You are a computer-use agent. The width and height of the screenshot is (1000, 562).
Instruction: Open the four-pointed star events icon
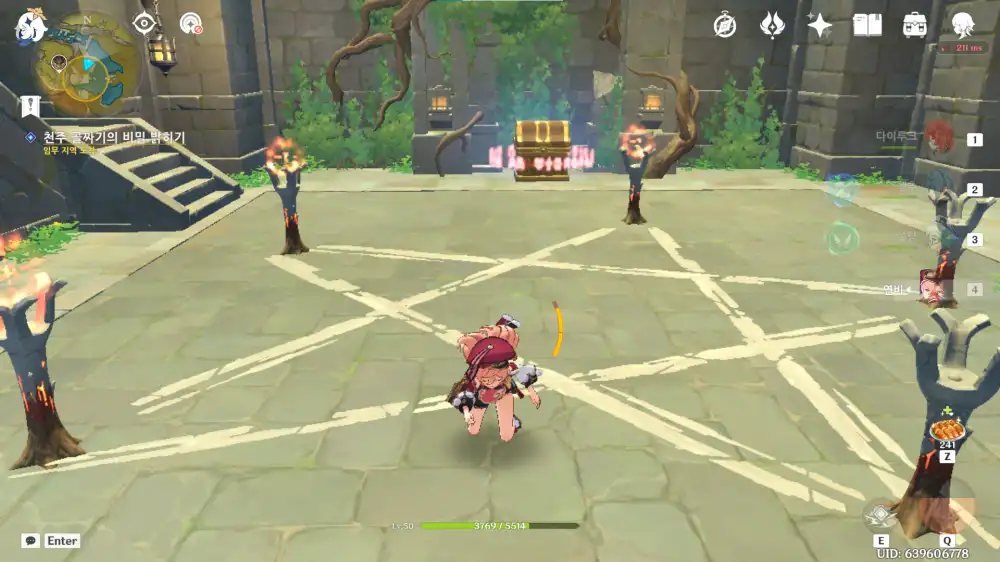(x=820, y=25)
